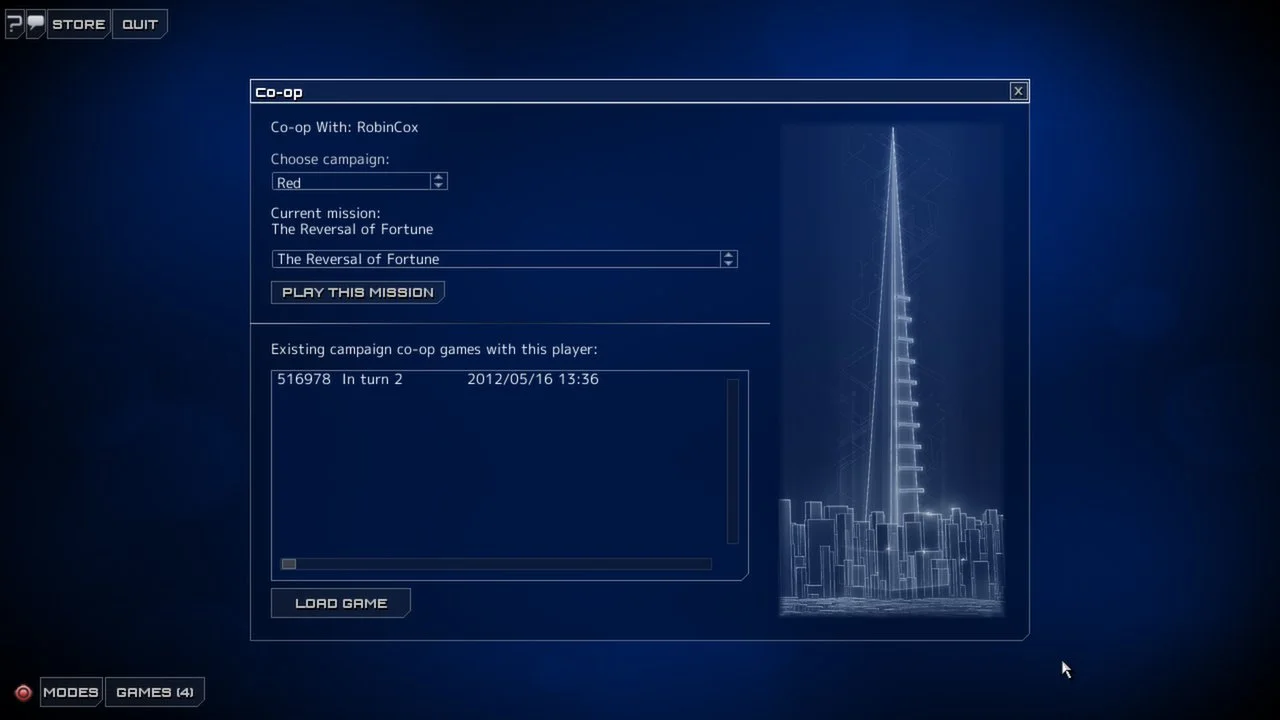Click the tower blueprint illustration
Screen dimensions: 1280x720
(891, 370)
